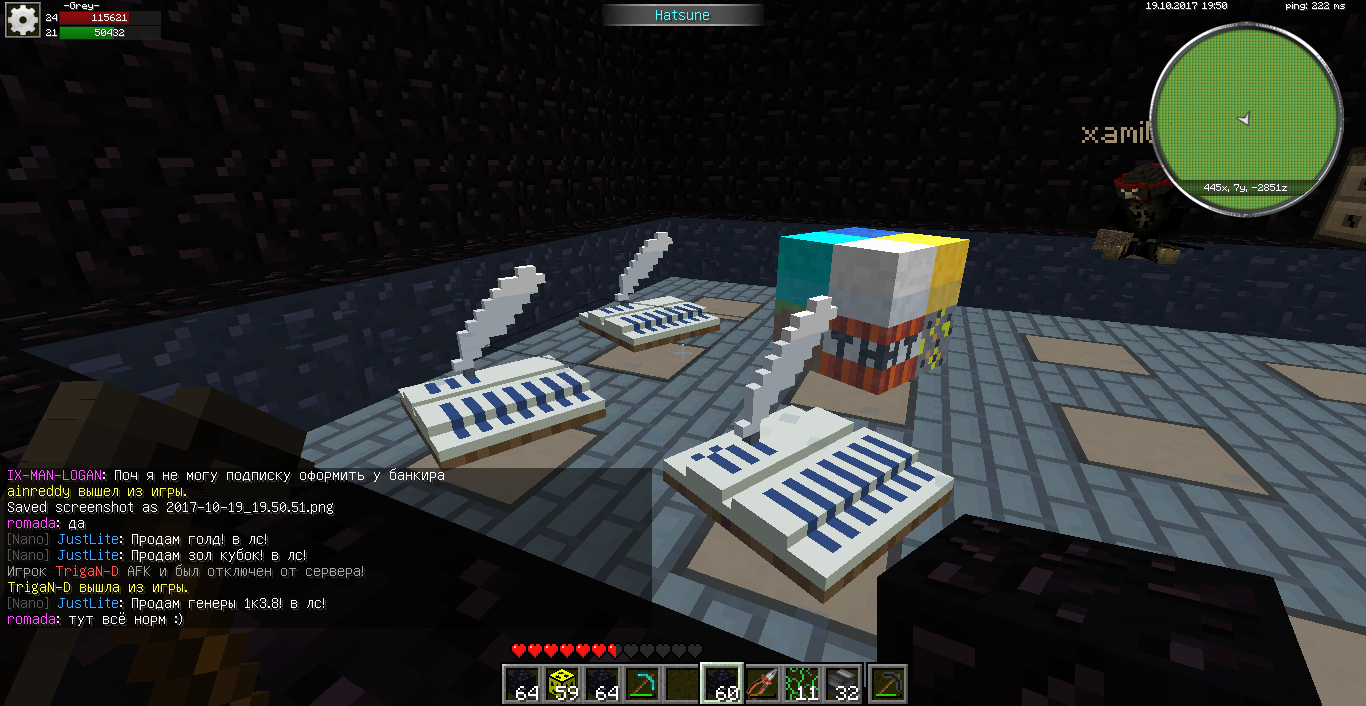Choose the dark pickaxe in the last slot

[x=887, y=683]
